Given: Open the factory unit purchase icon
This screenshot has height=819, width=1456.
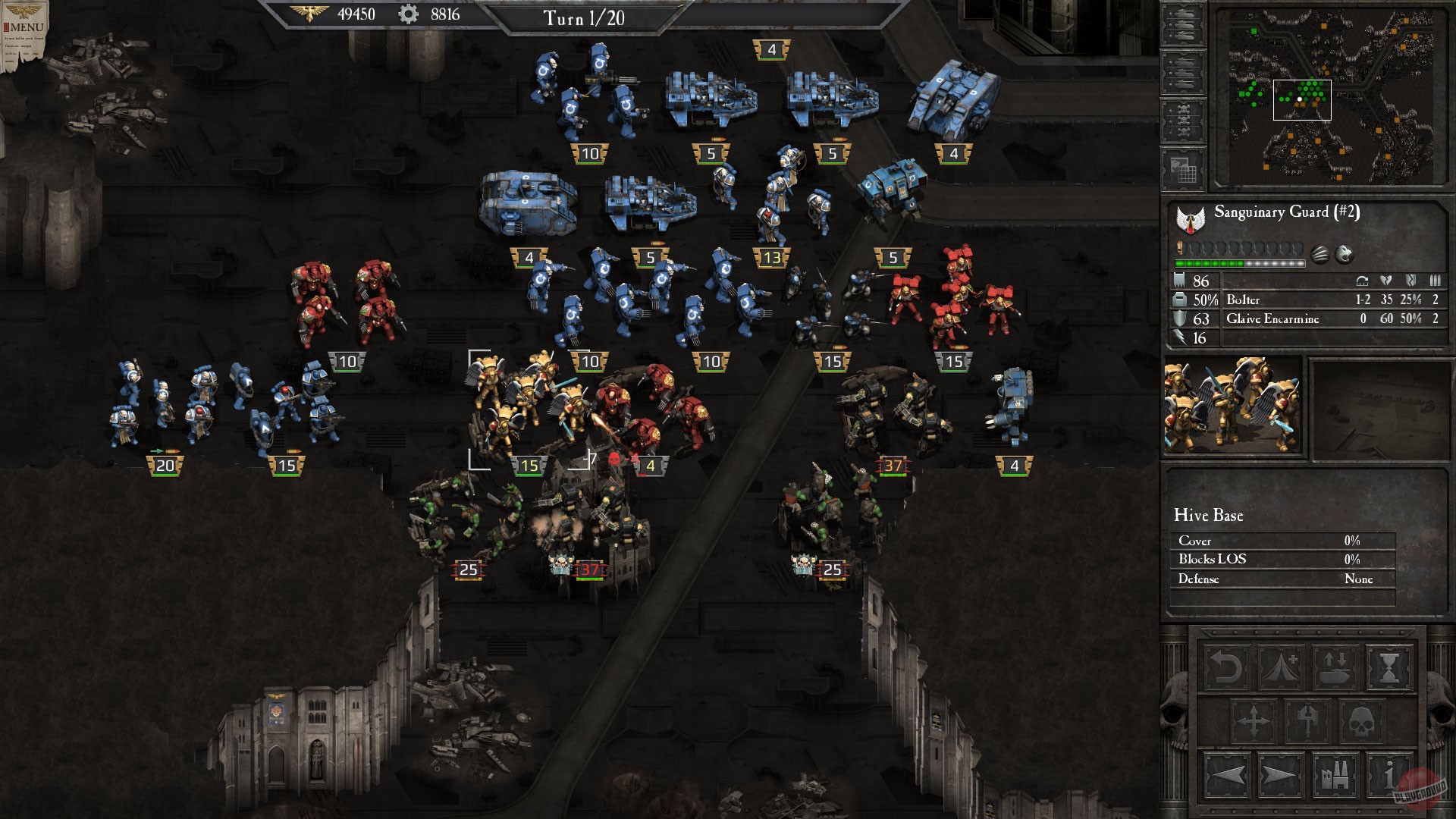Looking at the screenshot, I should (x=1334, y=775).
